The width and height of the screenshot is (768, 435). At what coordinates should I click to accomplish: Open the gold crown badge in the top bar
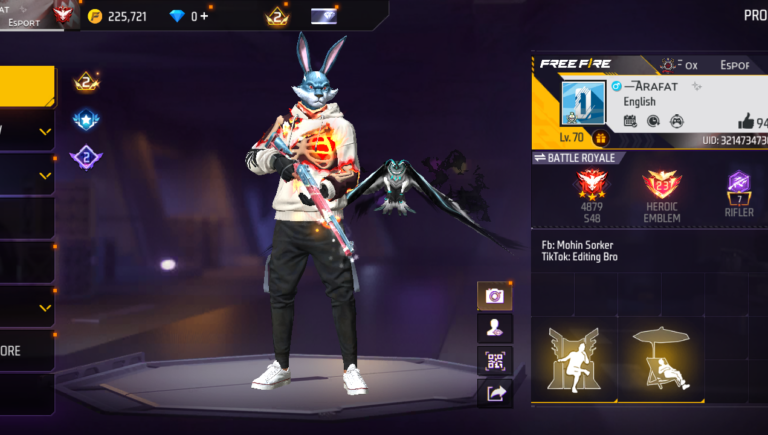[277, 16]
